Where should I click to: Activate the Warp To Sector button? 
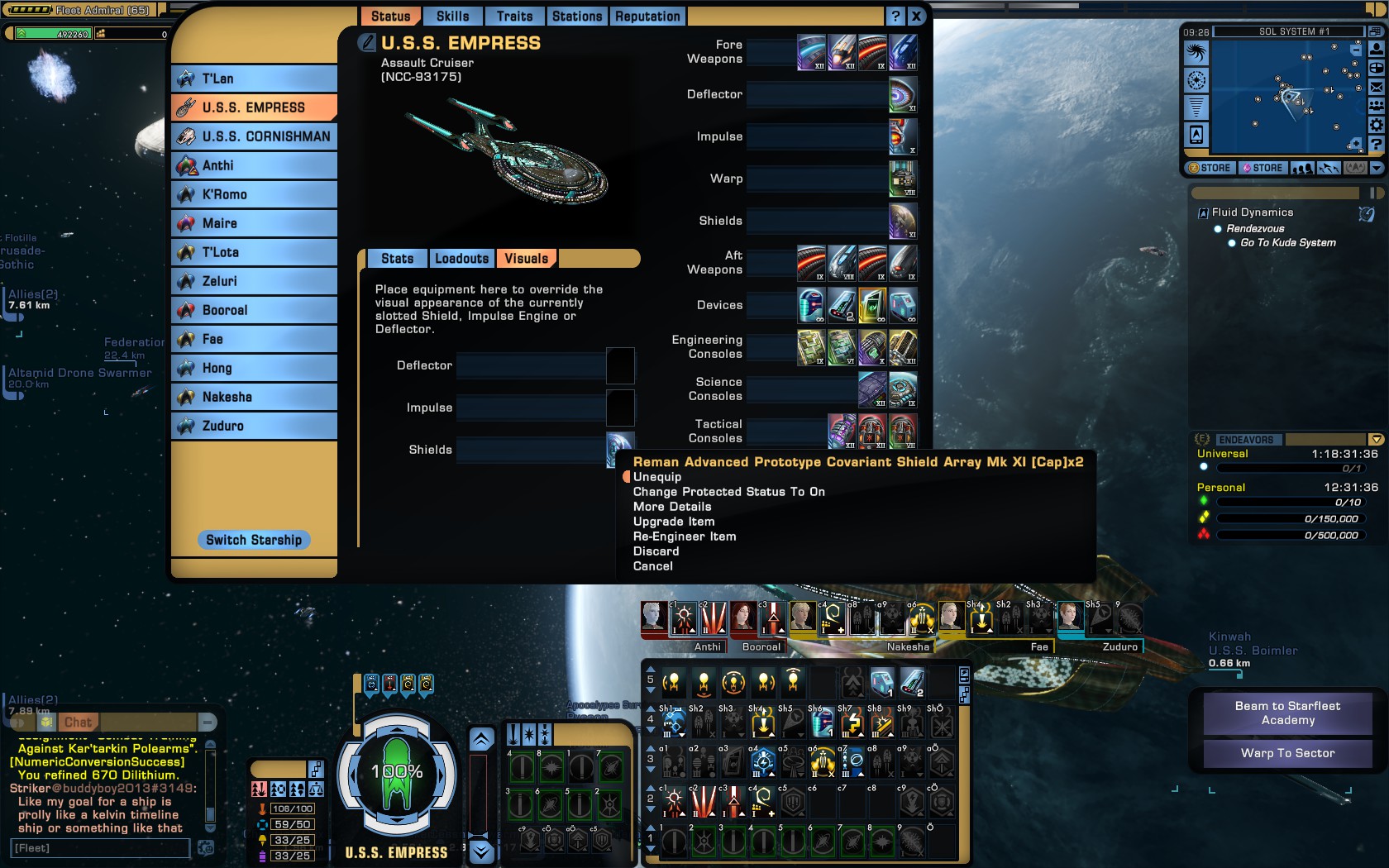[x=1287, y=753]
